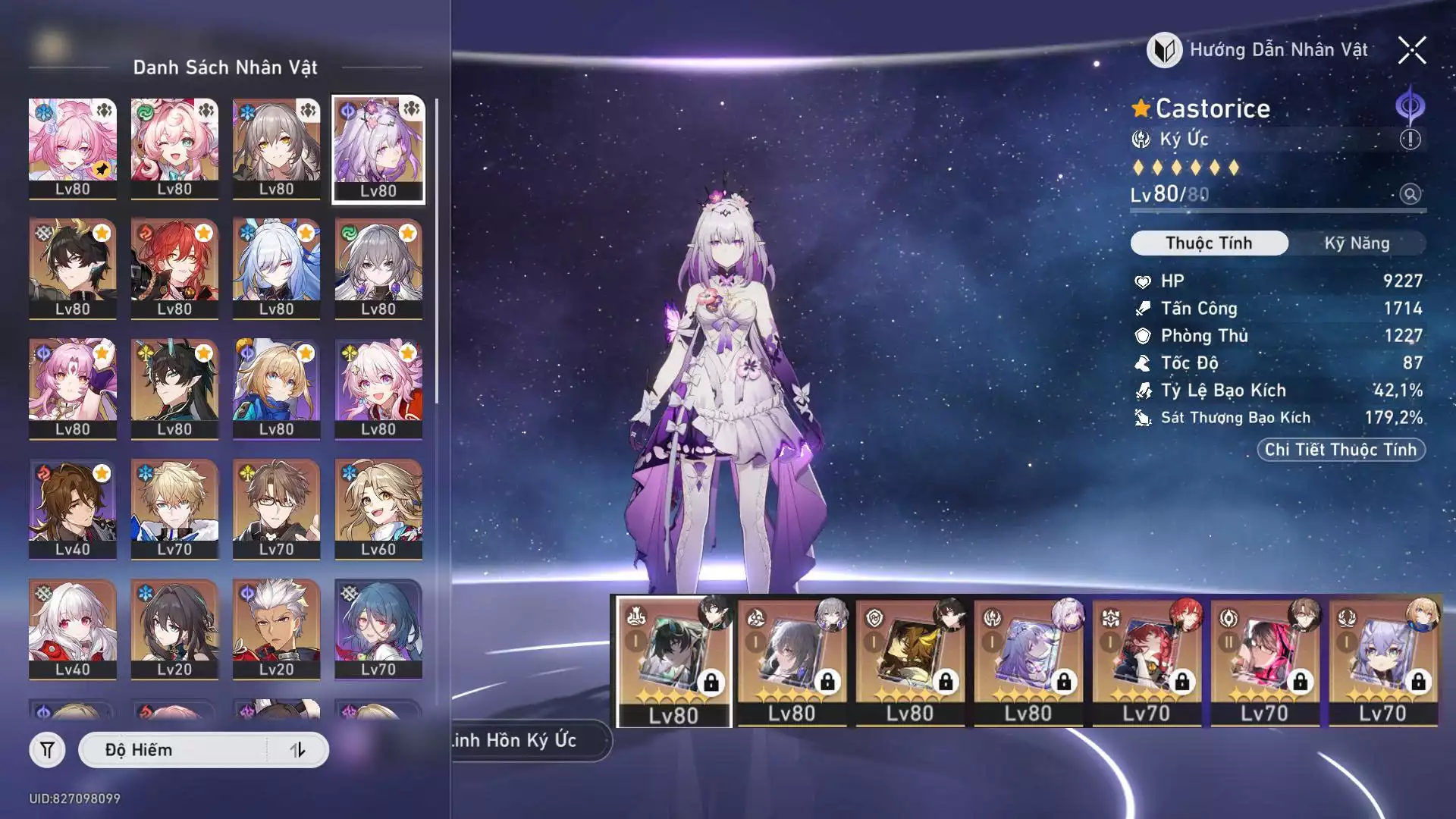Select the Lv40 brown-haired character portrait

pos(73,508)
